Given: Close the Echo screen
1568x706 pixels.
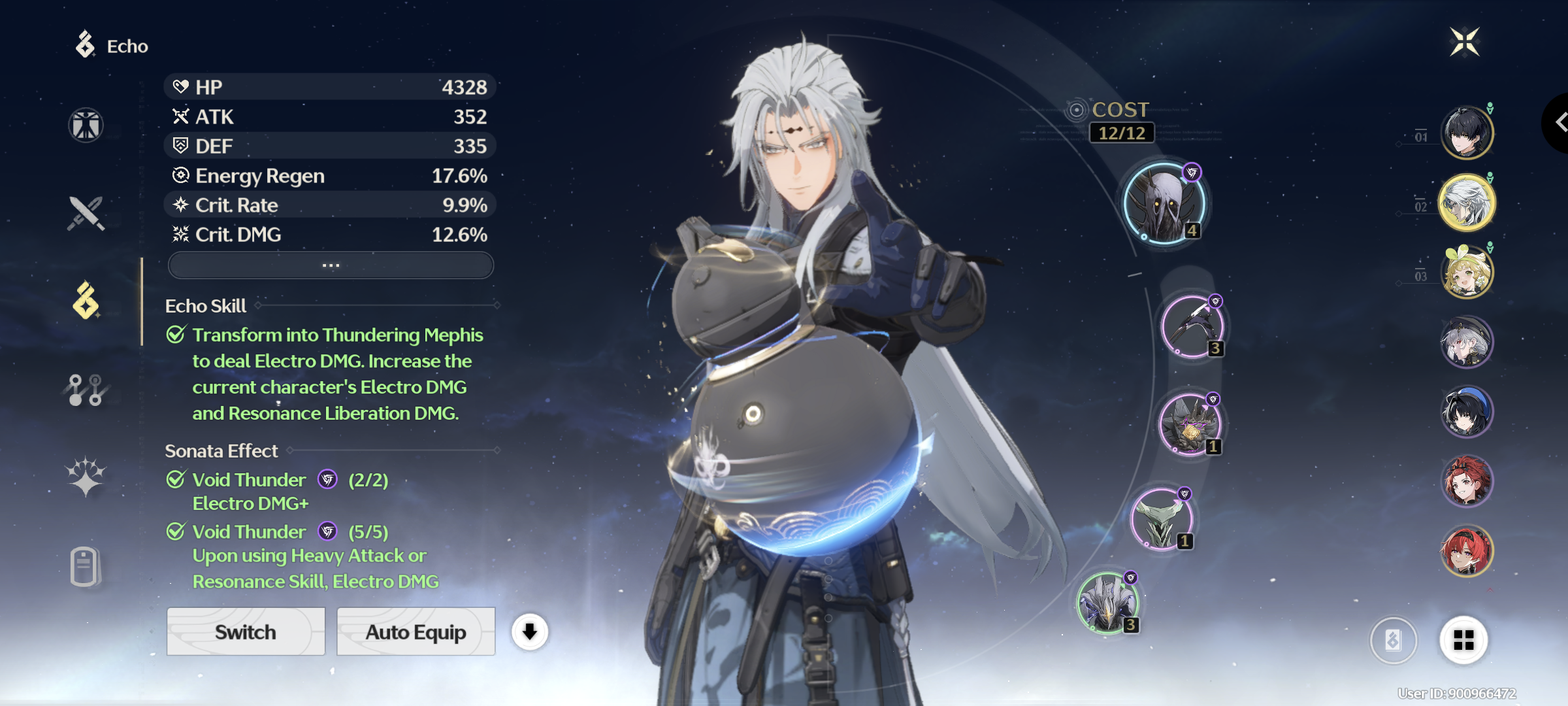Looking at the screenshot, I should (1465, 42).
